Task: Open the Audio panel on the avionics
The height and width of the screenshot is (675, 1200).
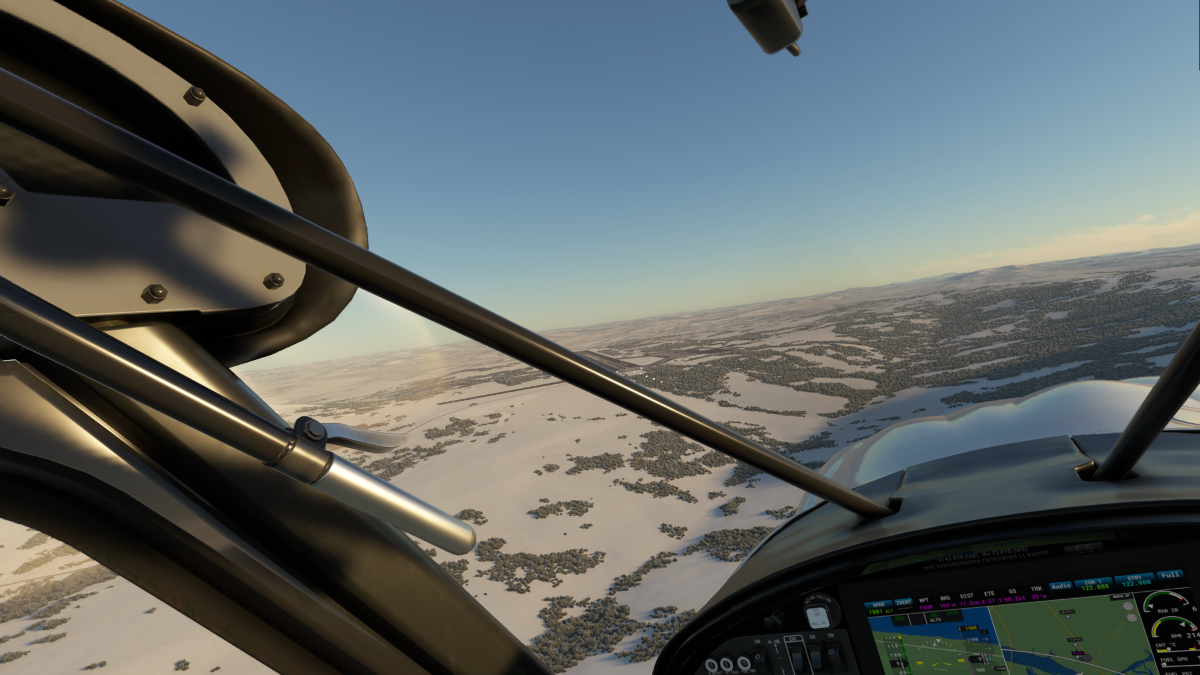Action: click(1061, 585)
